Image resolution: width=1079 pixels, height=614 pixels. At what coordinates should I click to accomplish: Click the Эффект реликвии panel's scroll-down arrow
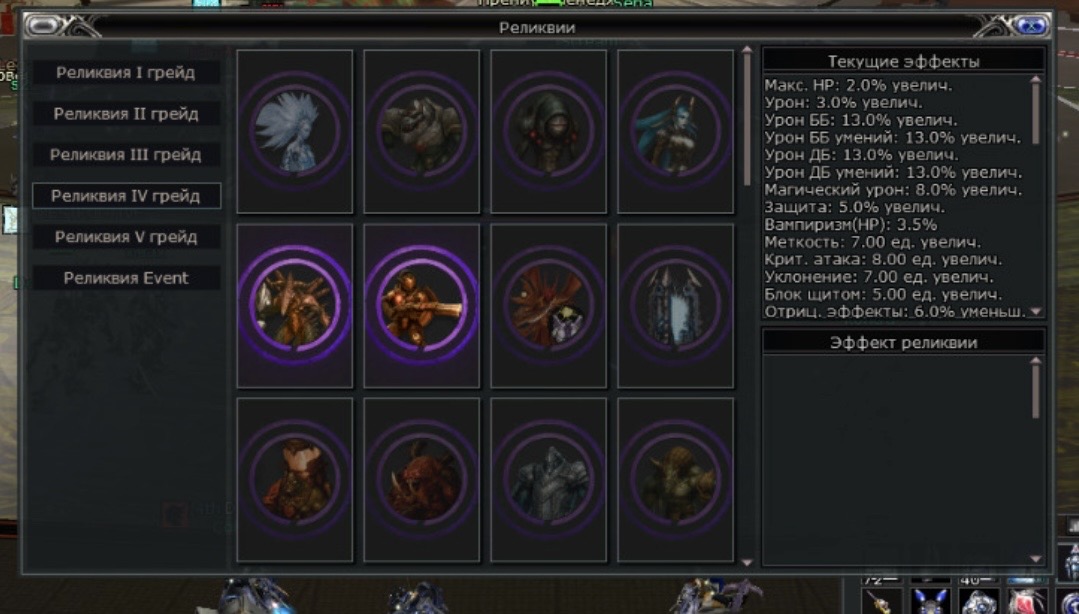[x=1036, y=560]
